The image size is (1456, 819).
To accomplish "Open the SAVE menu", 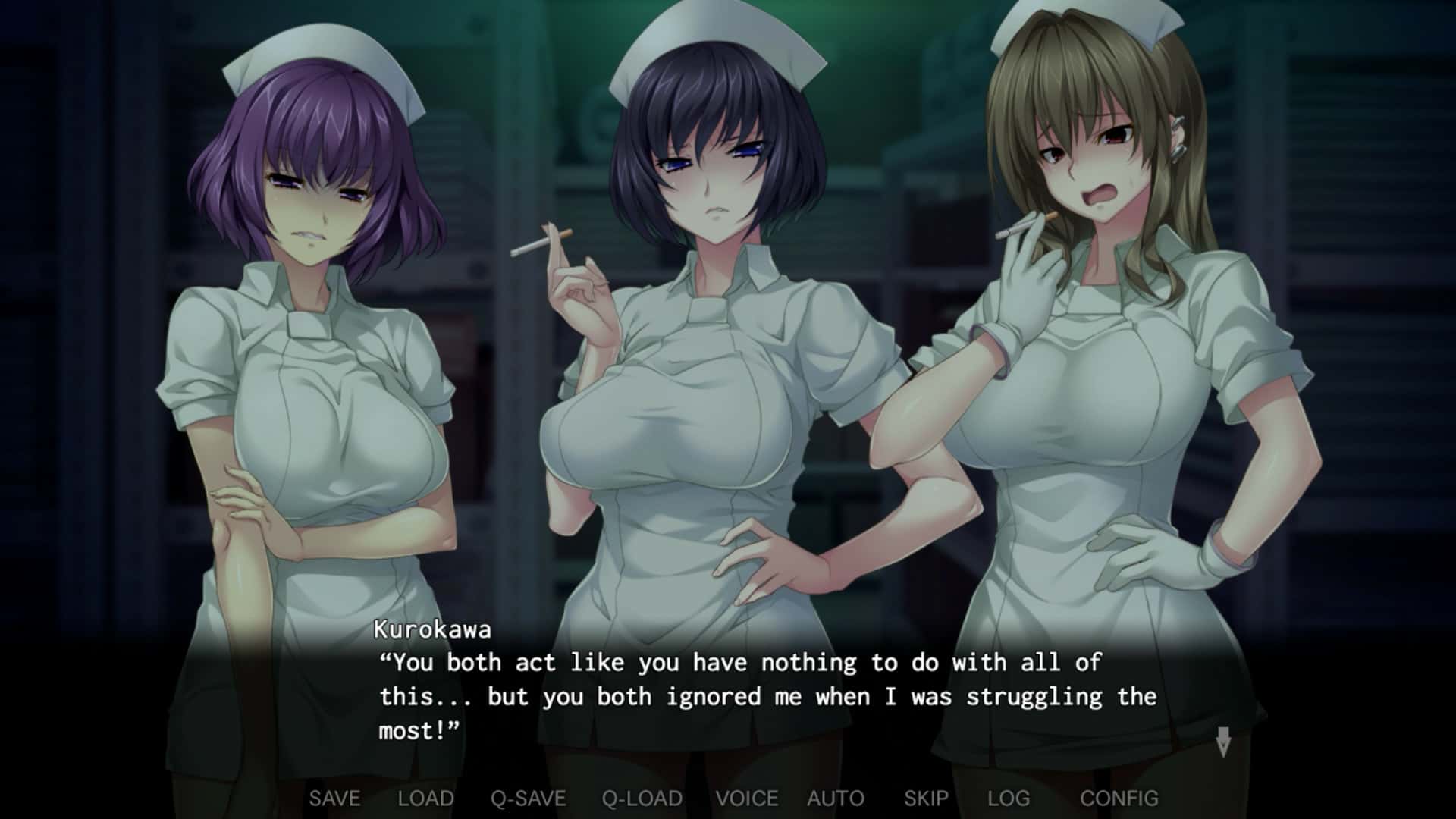I will pos(335,798).
